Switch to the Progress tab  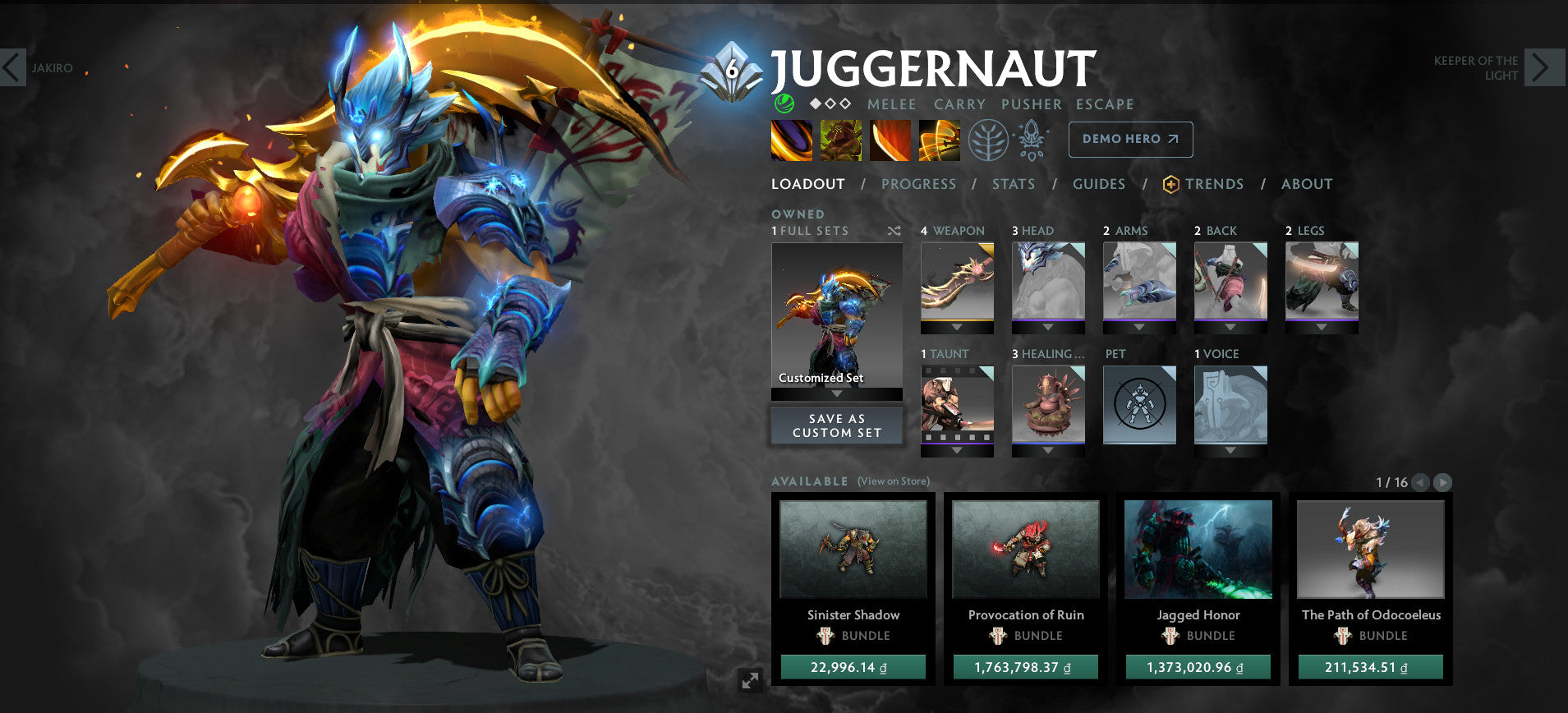point(918,184)
